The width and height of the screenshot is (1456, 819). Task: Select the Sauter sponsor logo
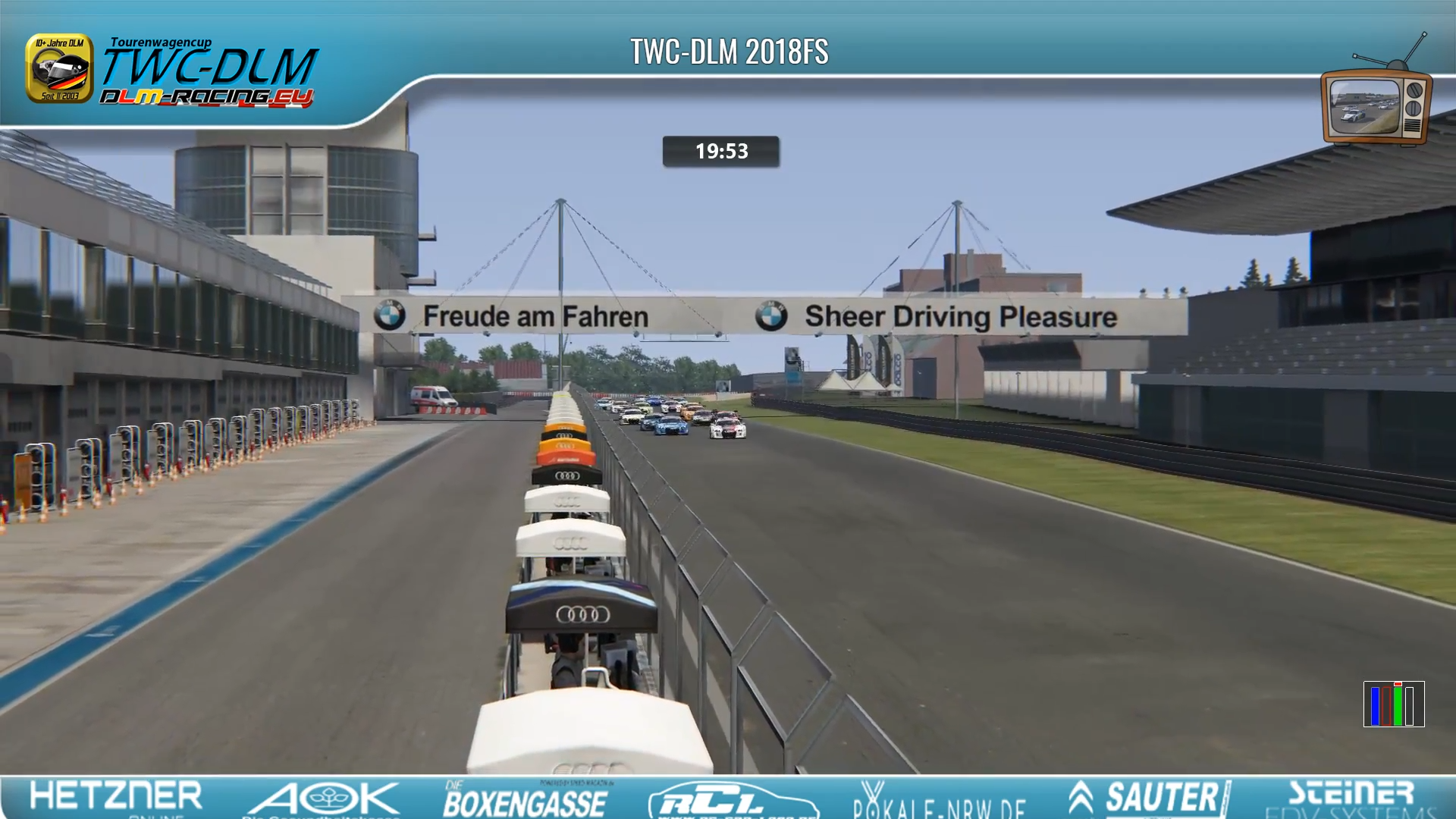point(1150,799)
